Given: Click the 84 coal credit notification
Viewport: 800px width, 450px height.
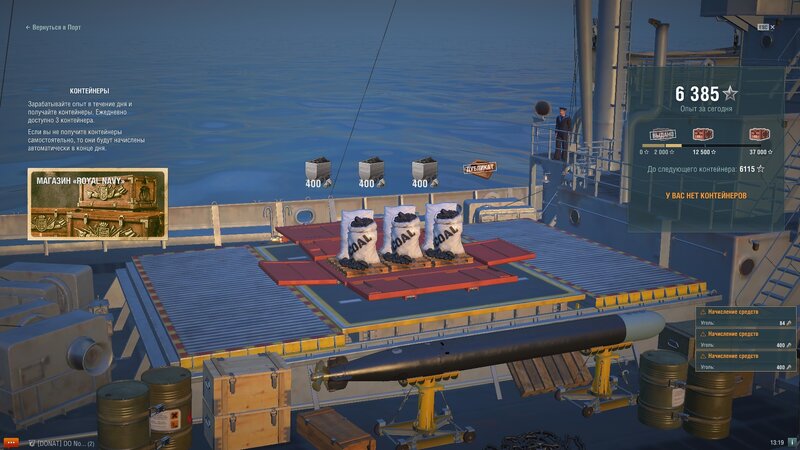Looking at the screenshot, I should [745, 318].
